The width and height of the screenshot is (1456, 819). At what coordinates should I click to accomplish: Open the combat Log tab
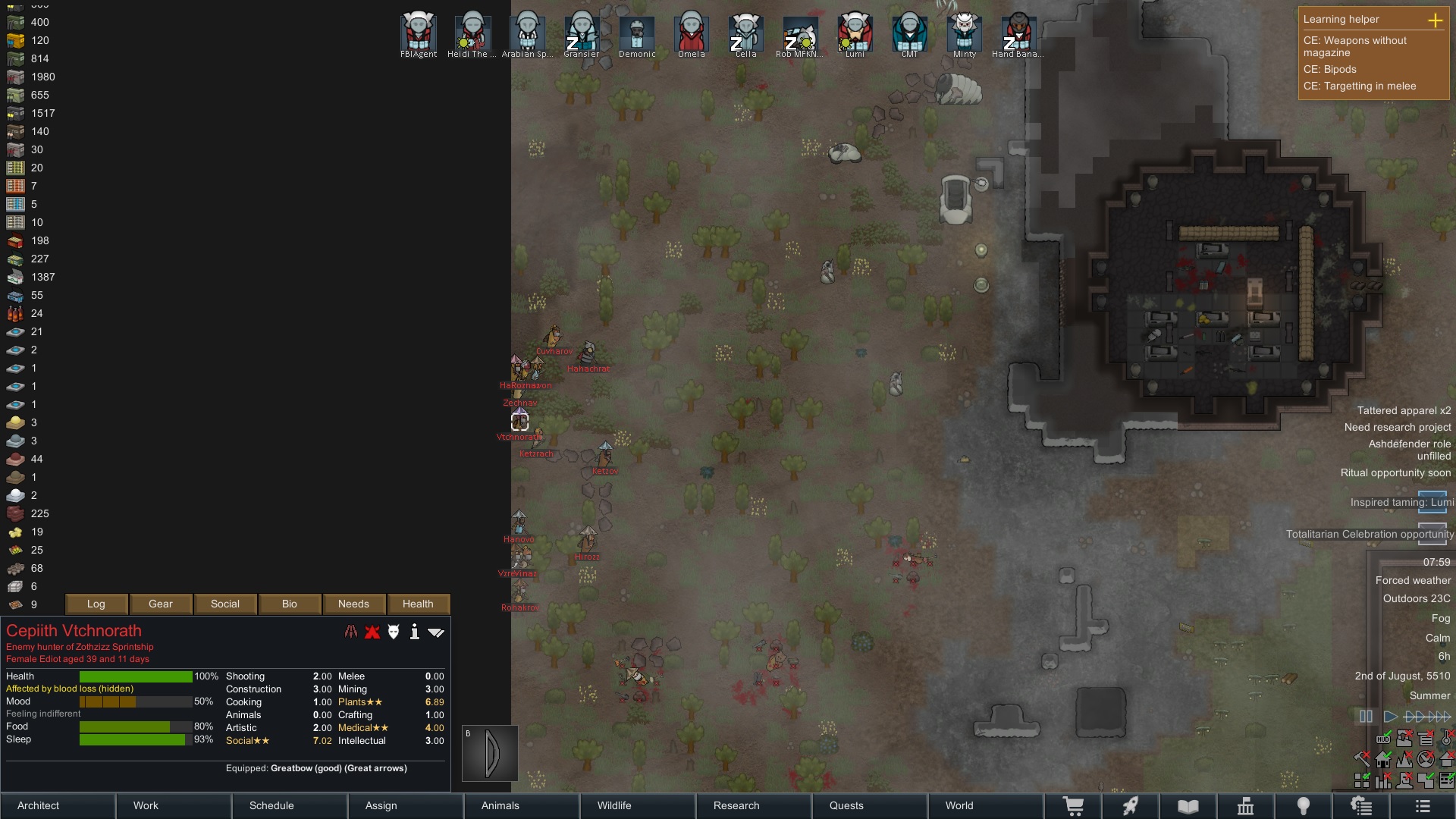(x=96, y=604)
